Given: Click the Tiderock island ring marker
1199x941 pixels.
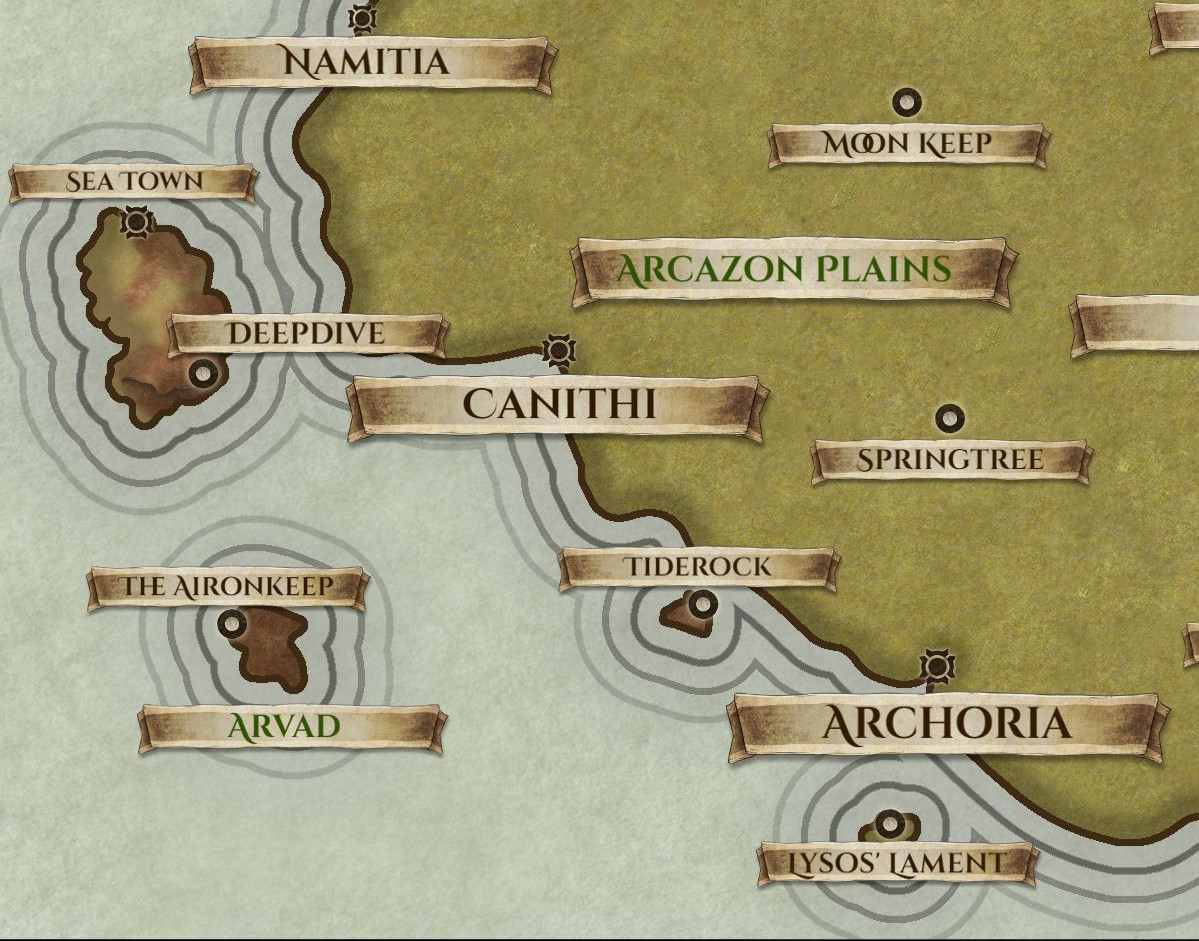Looking at the screenshot, I should pyautogui.click(x=702, y=604).
